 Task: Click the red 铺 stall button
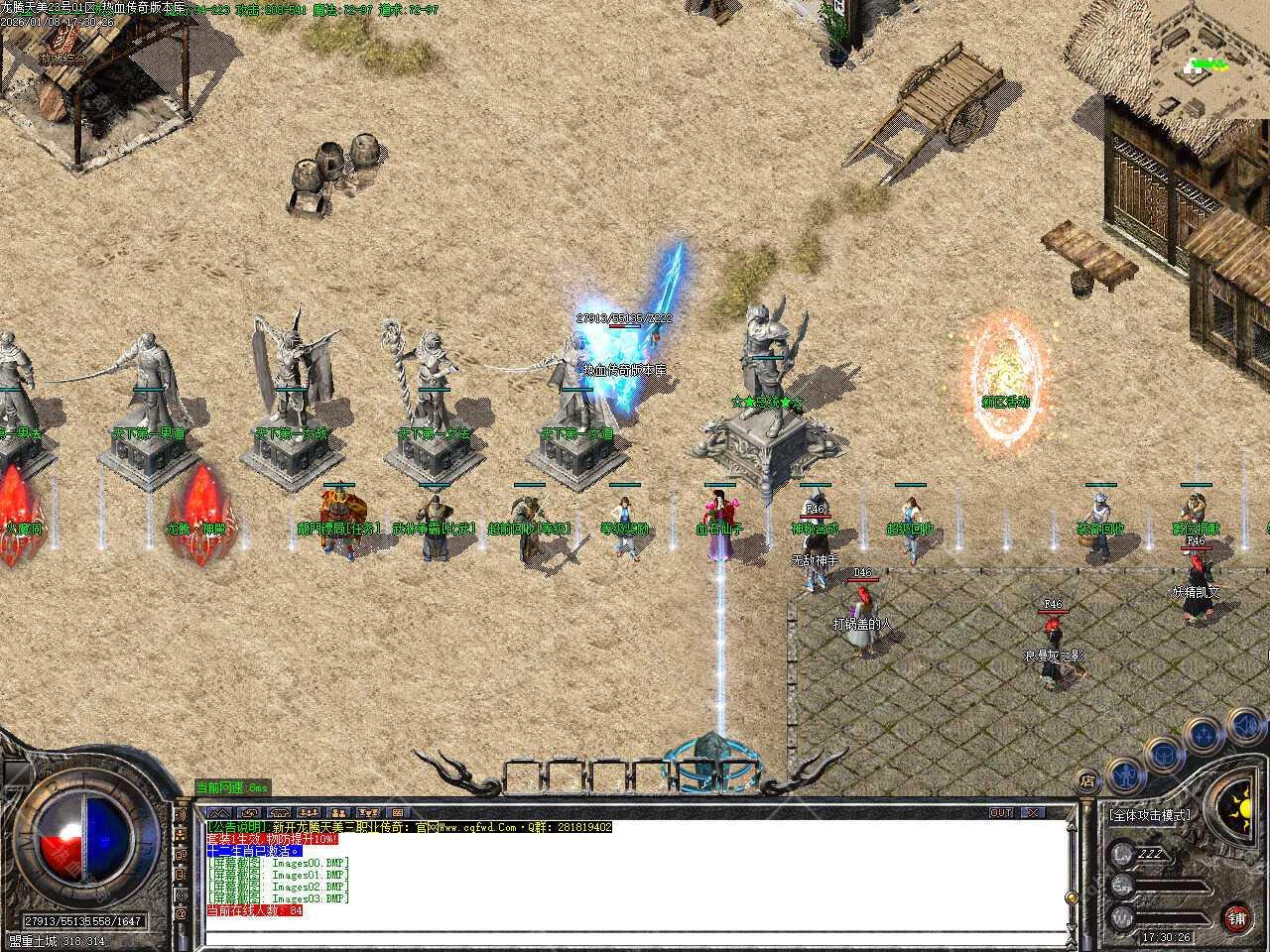point(1235,917)
